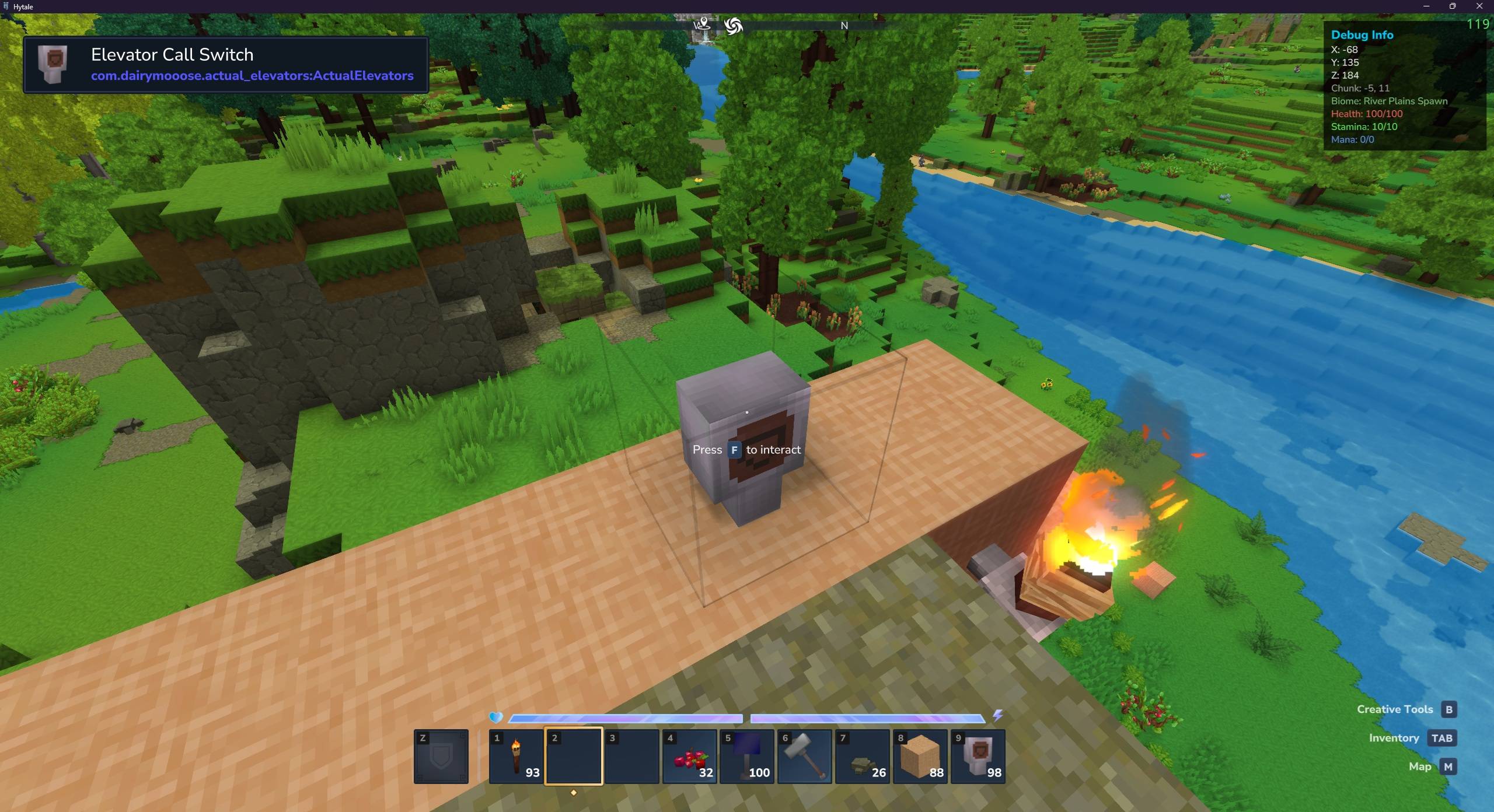Choose the red berries hotbar slot
Image resolution: width=1494 pixels, height=812 pixels.
pyautogui.click(x=689, y=756)
